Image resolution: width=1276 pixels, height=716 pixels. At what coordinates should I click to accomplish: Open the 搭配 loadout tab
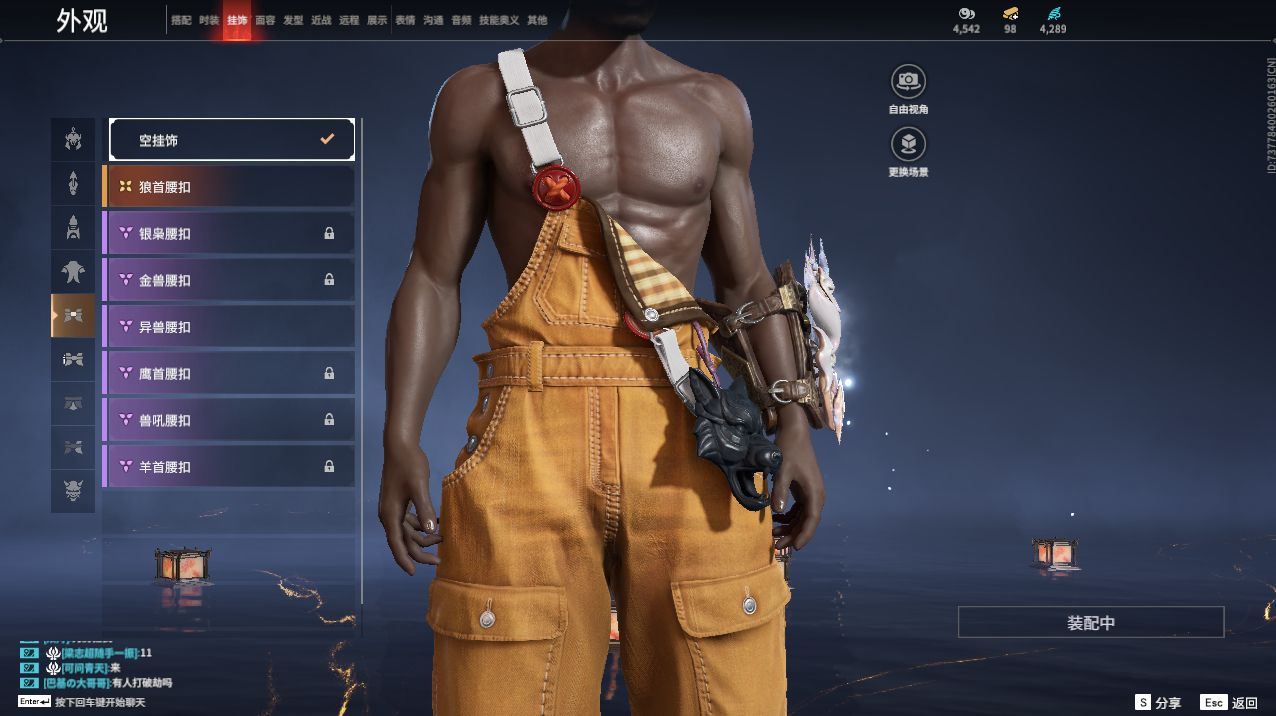pyautogui.click(x=181, y=20)
